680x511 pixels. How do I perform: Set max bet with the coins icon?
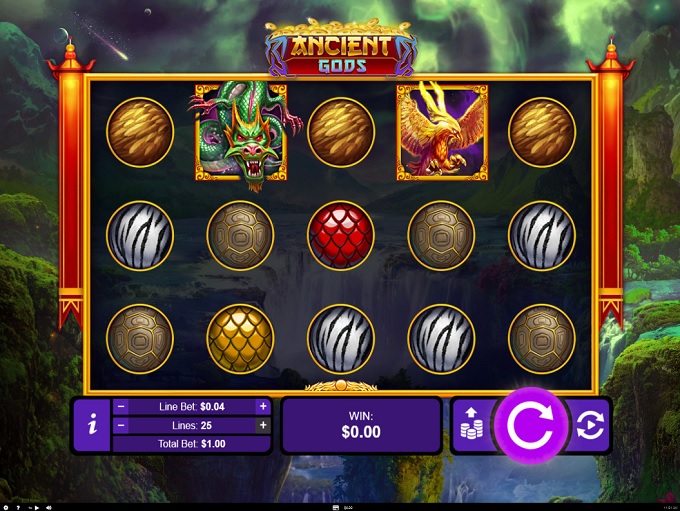471,427
